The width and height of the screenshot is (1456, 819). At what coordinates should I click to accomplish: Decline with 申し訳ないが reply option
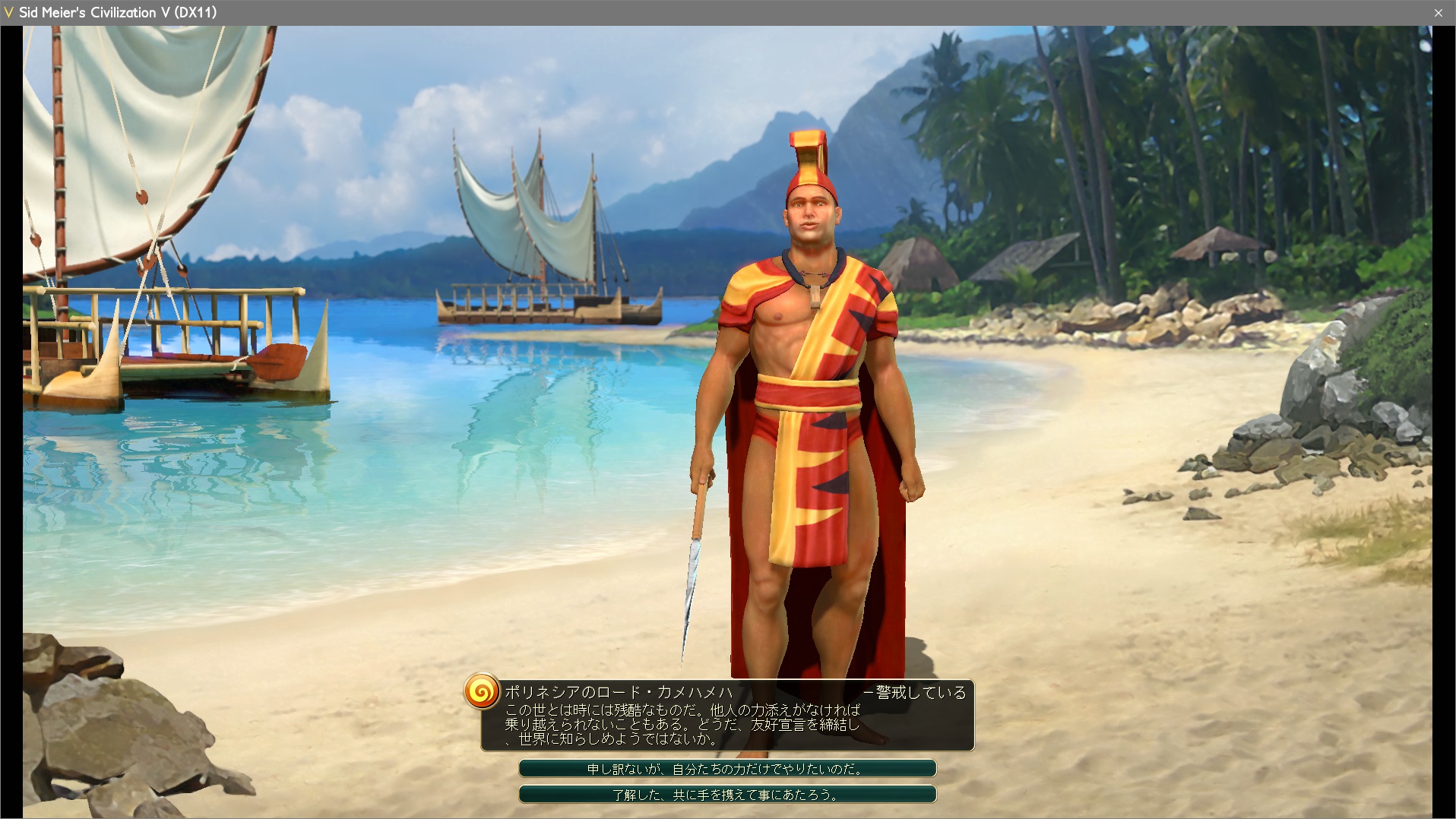click(x=727, y=769)
